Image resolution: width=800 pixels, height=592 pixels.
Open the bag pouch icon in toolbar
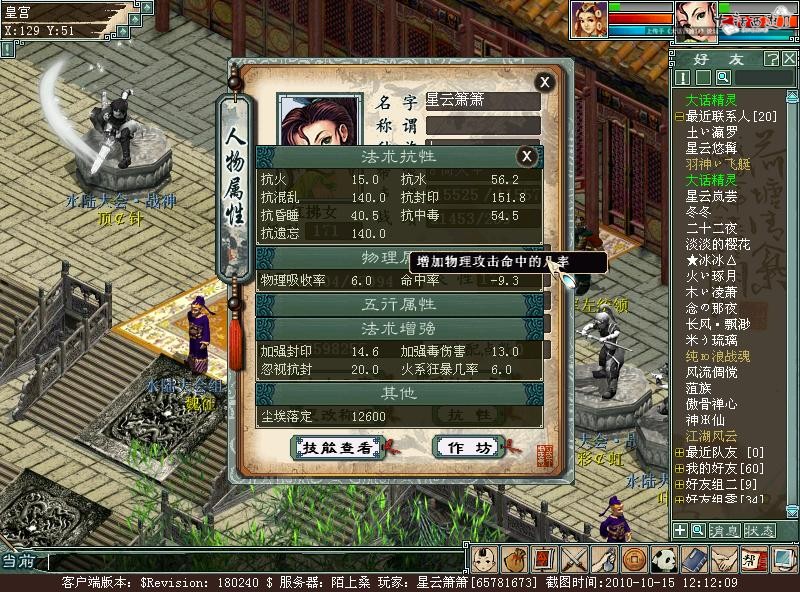click(514, 560)
